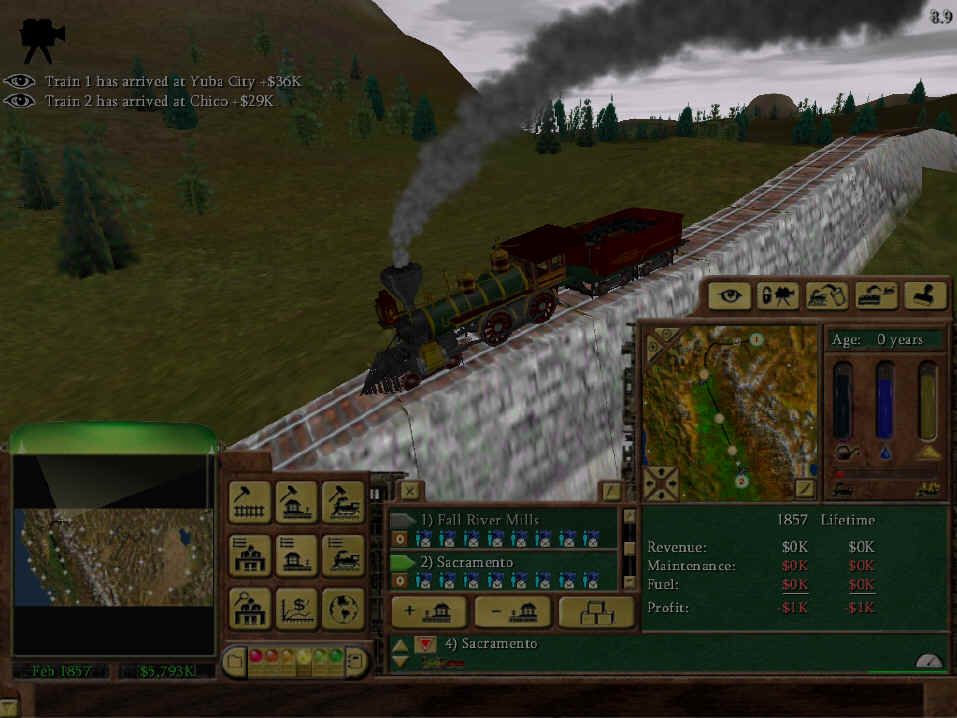Click the train route minimap

tap(729, 411)
